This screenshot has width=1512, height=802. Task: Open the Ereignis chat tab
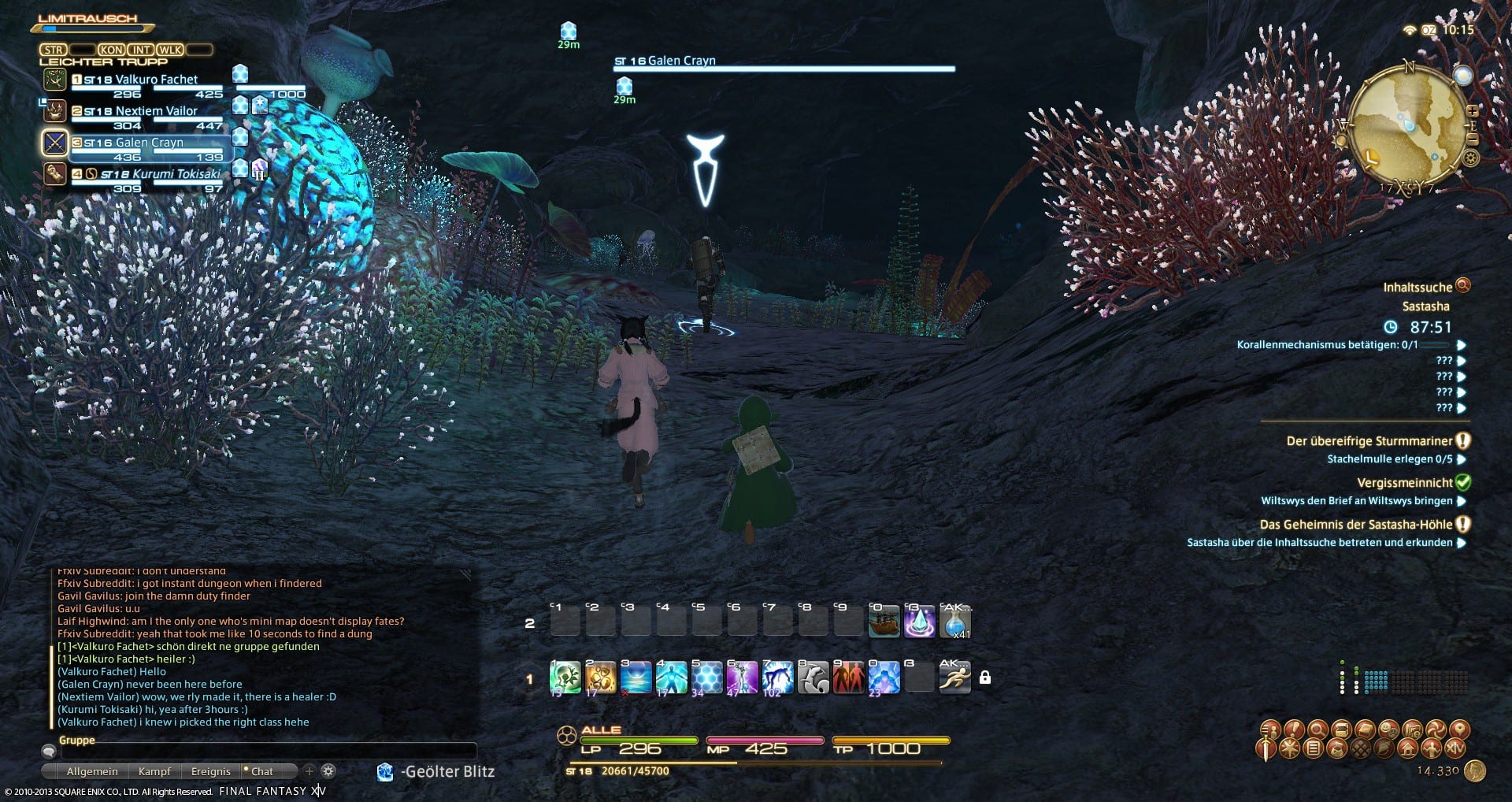[x=210, y=771]
